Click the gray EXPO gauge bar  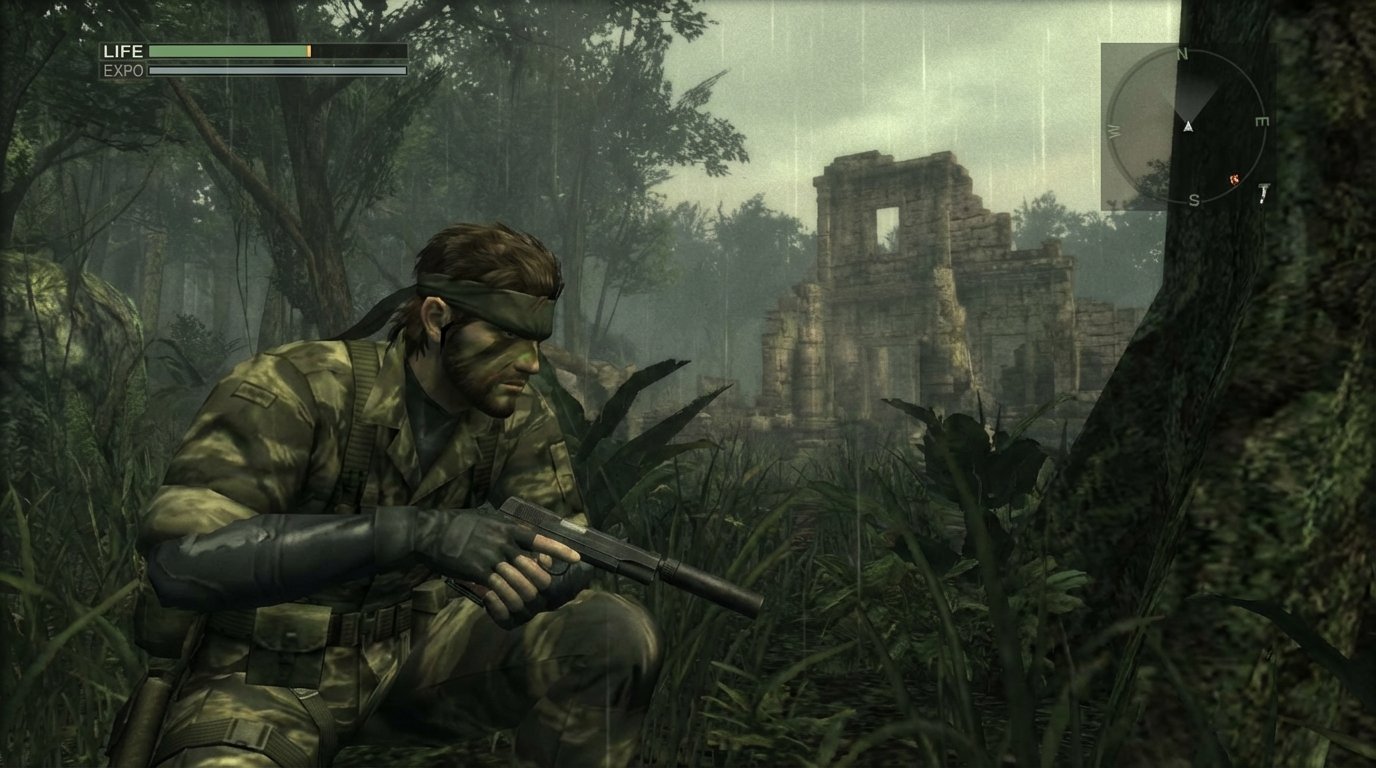point(260,70)
